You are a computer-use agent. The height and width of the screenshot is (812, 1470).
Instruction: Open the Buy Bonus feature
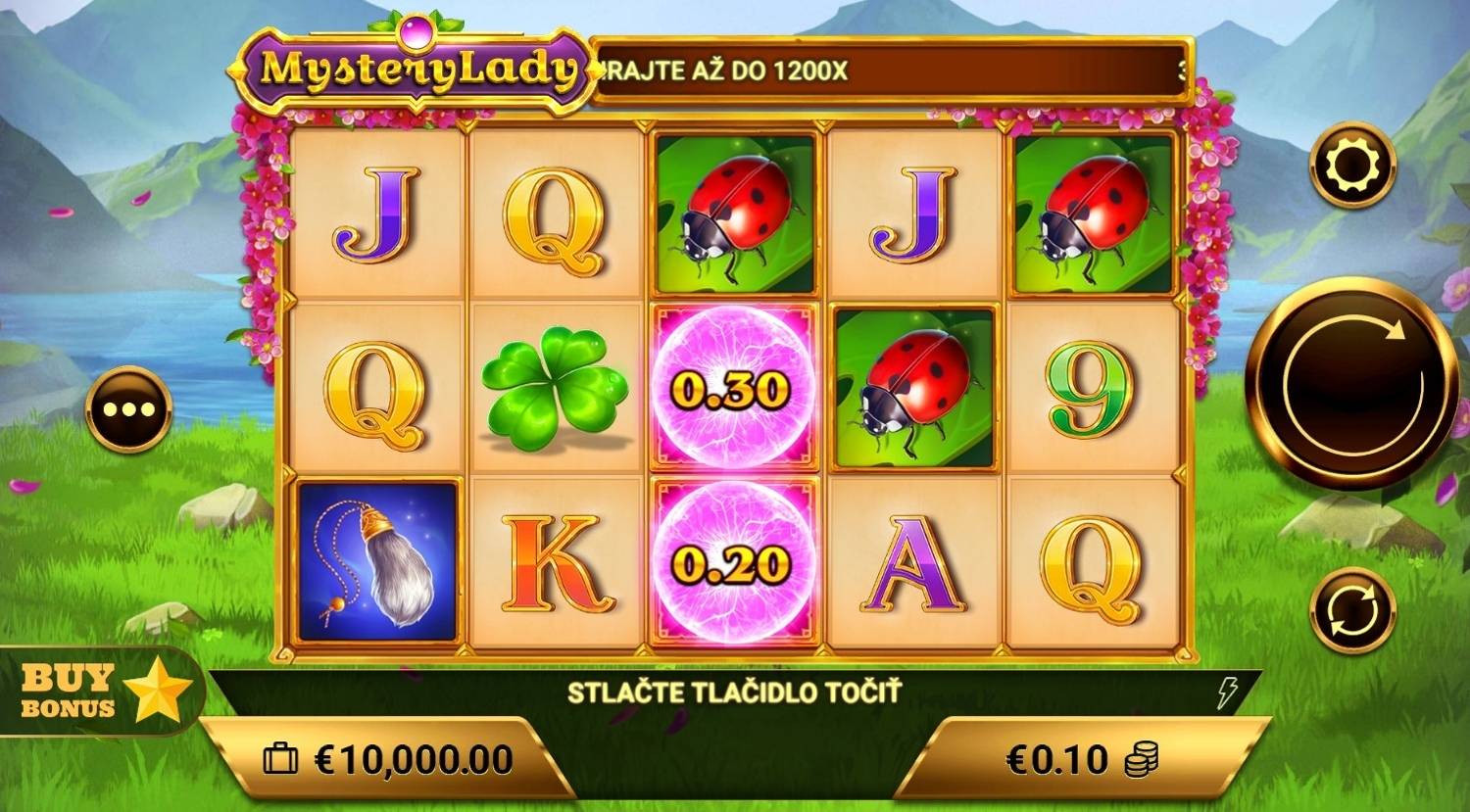tap(103, 692)
